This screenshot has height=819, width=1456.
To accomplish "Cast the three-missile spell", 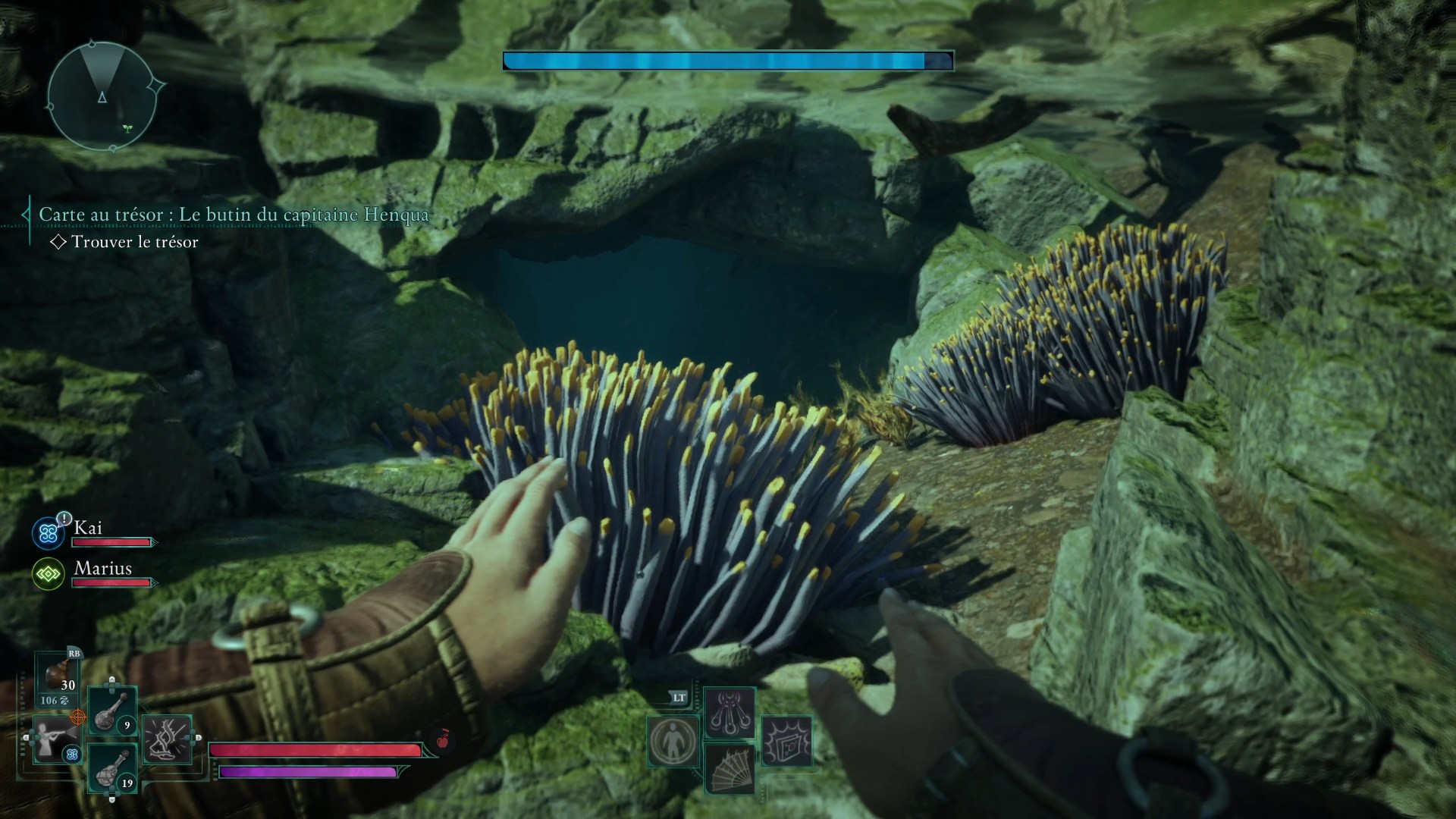I will [729, 713].
